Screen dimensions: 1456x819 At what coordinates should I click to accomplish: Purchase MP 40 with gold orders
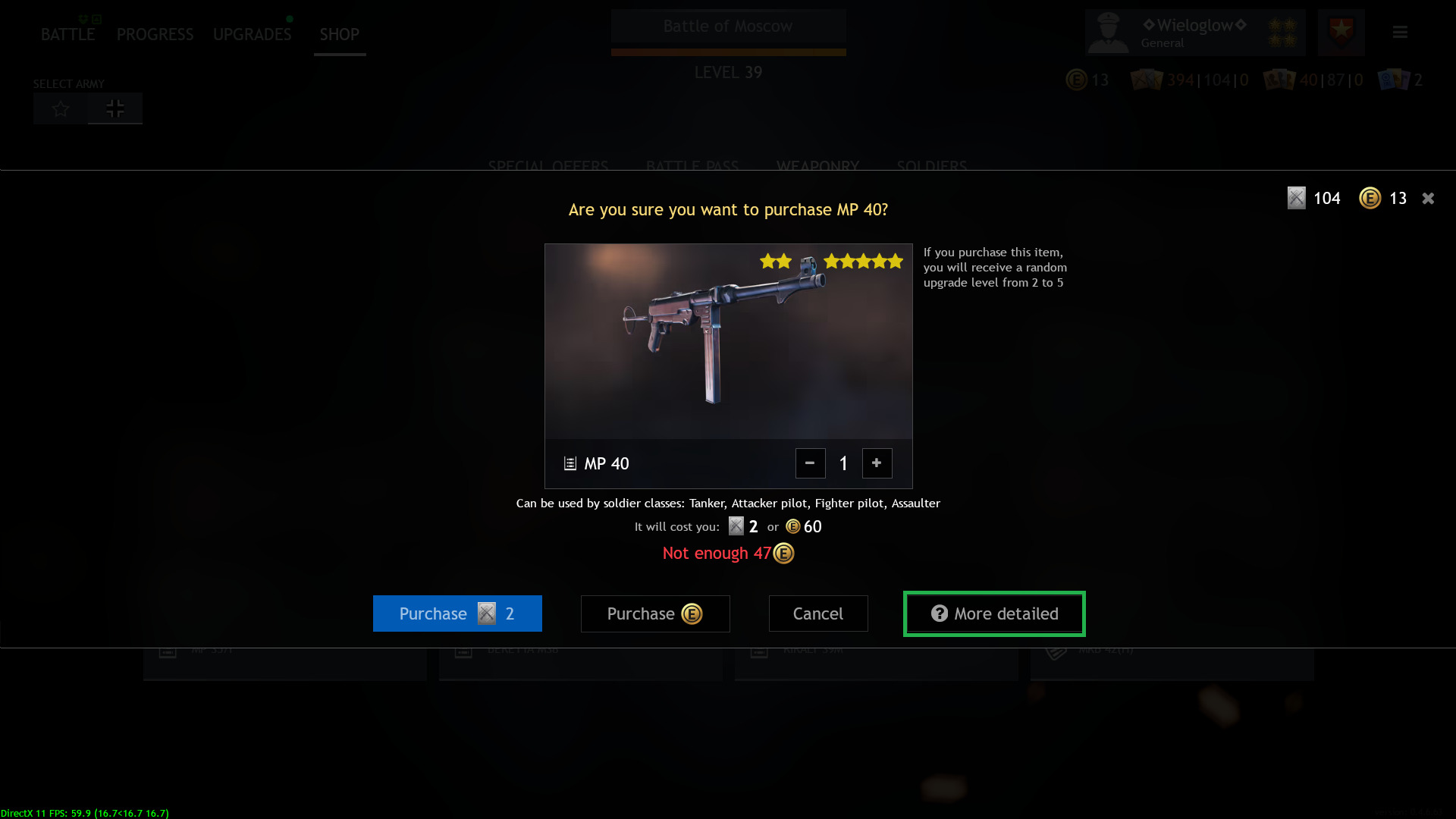[655, 613]
